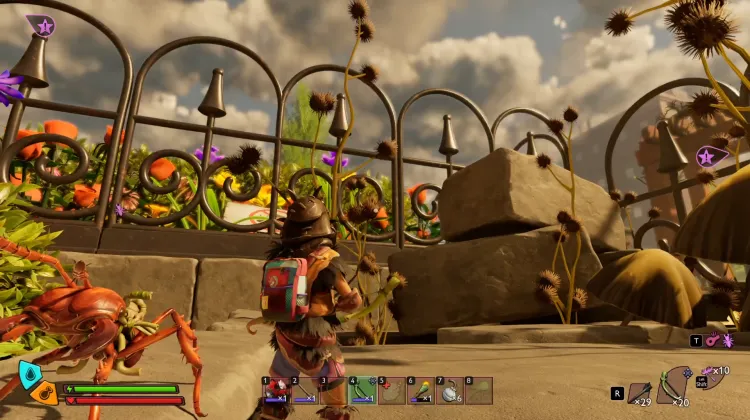Select hotbar slot 1 with the red item

click(275, 390)
